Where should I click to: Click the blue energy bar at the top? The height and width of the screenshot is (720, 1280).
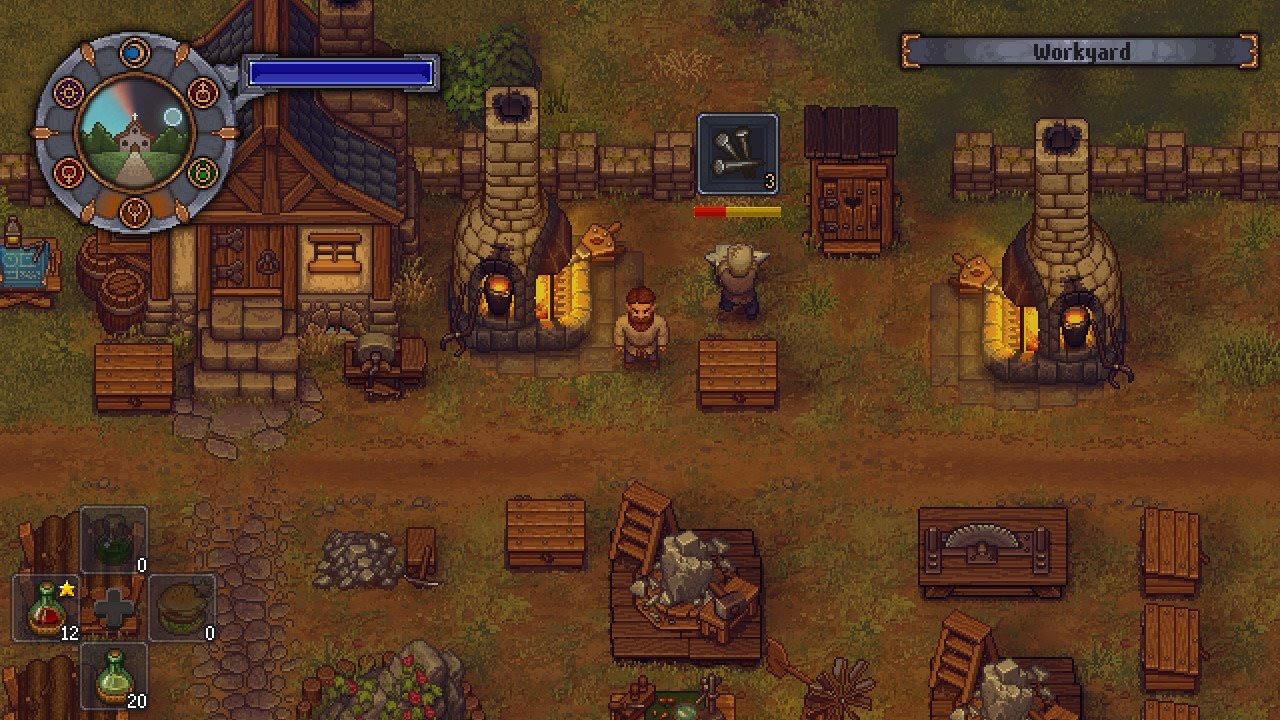340,70
